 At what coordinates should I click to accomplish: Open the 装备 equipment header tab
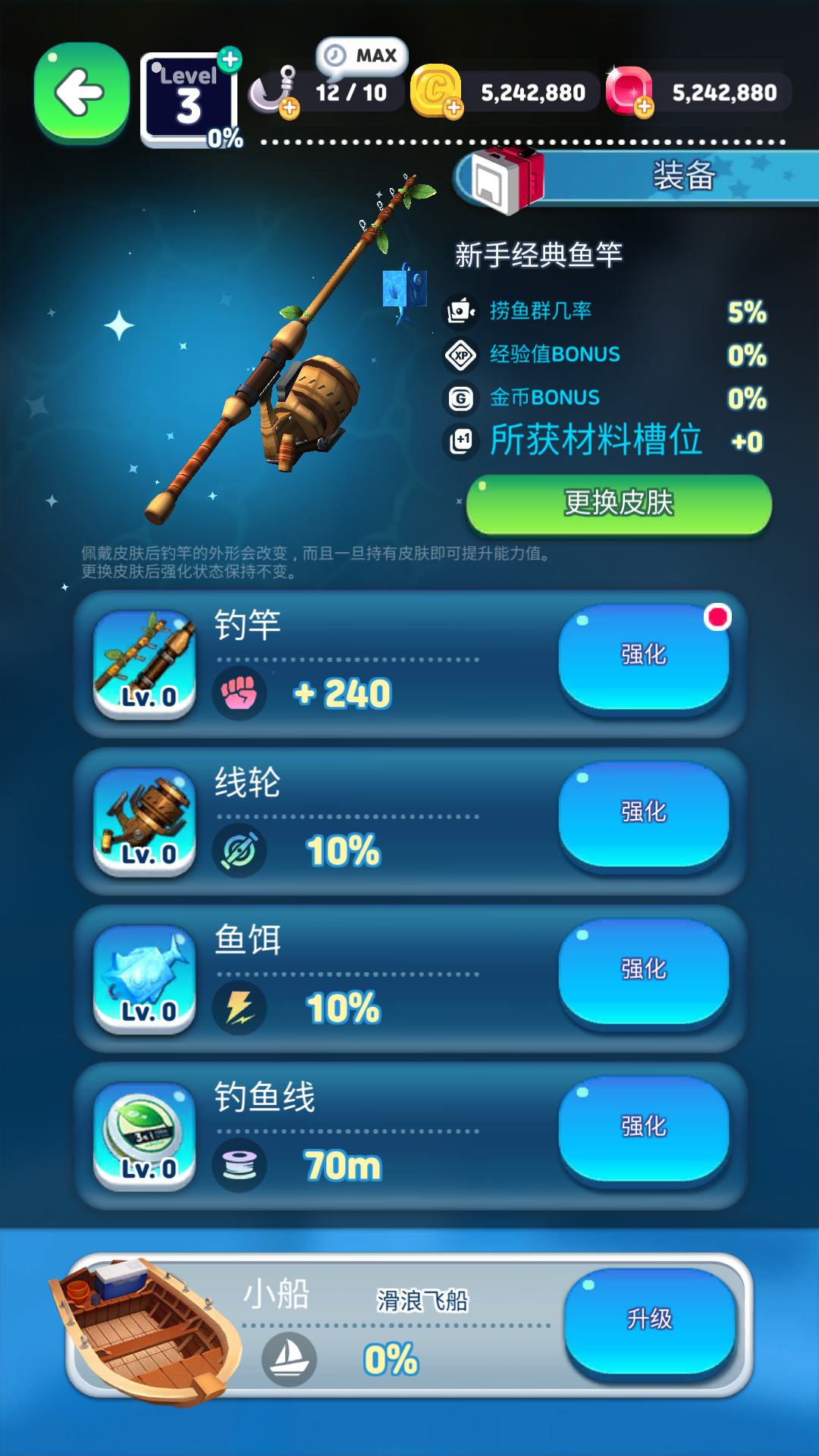coord(652,177)
